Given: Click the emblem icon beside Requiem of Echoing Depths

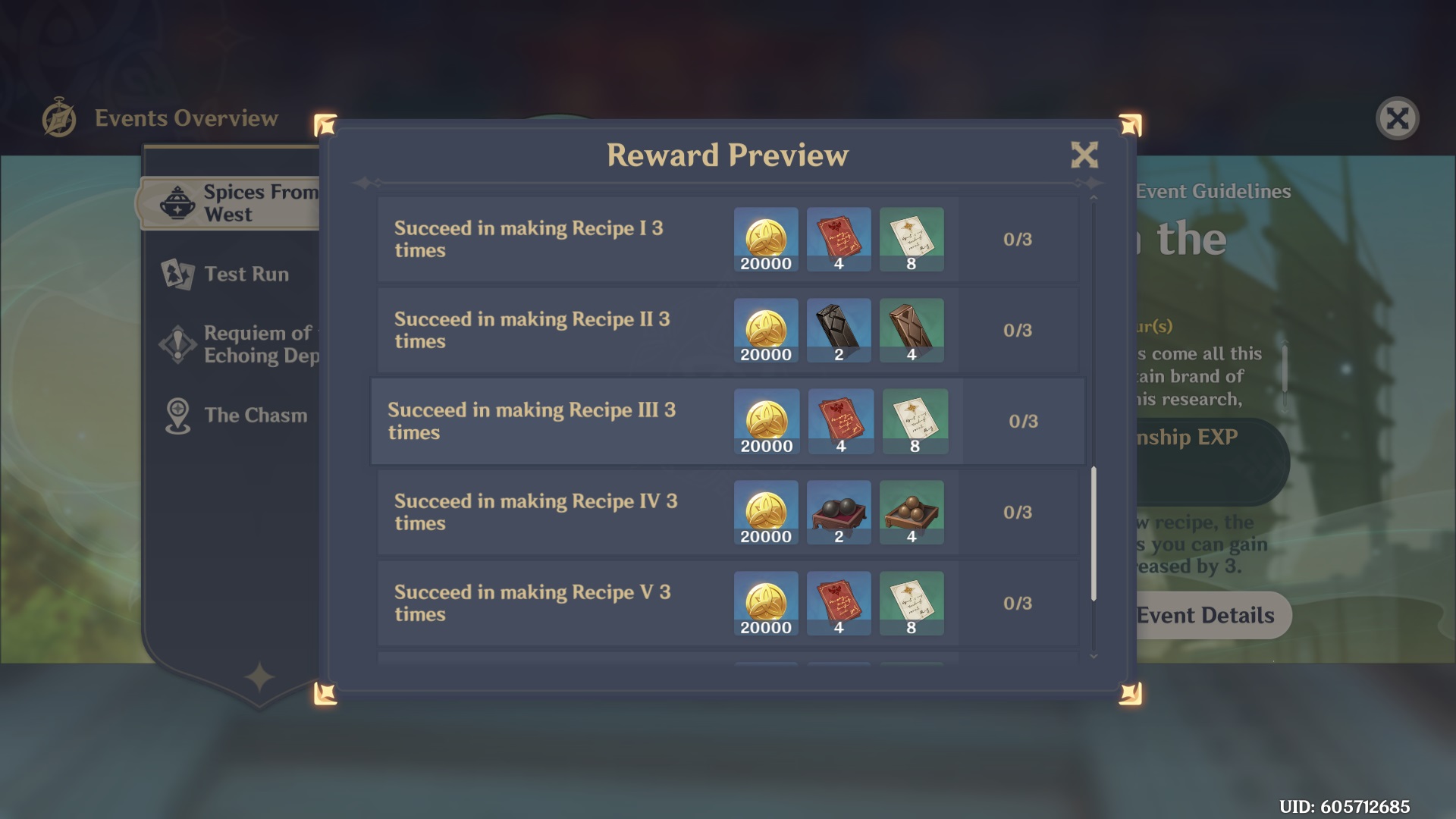Looking at the screenshot, I should [177, 343].
